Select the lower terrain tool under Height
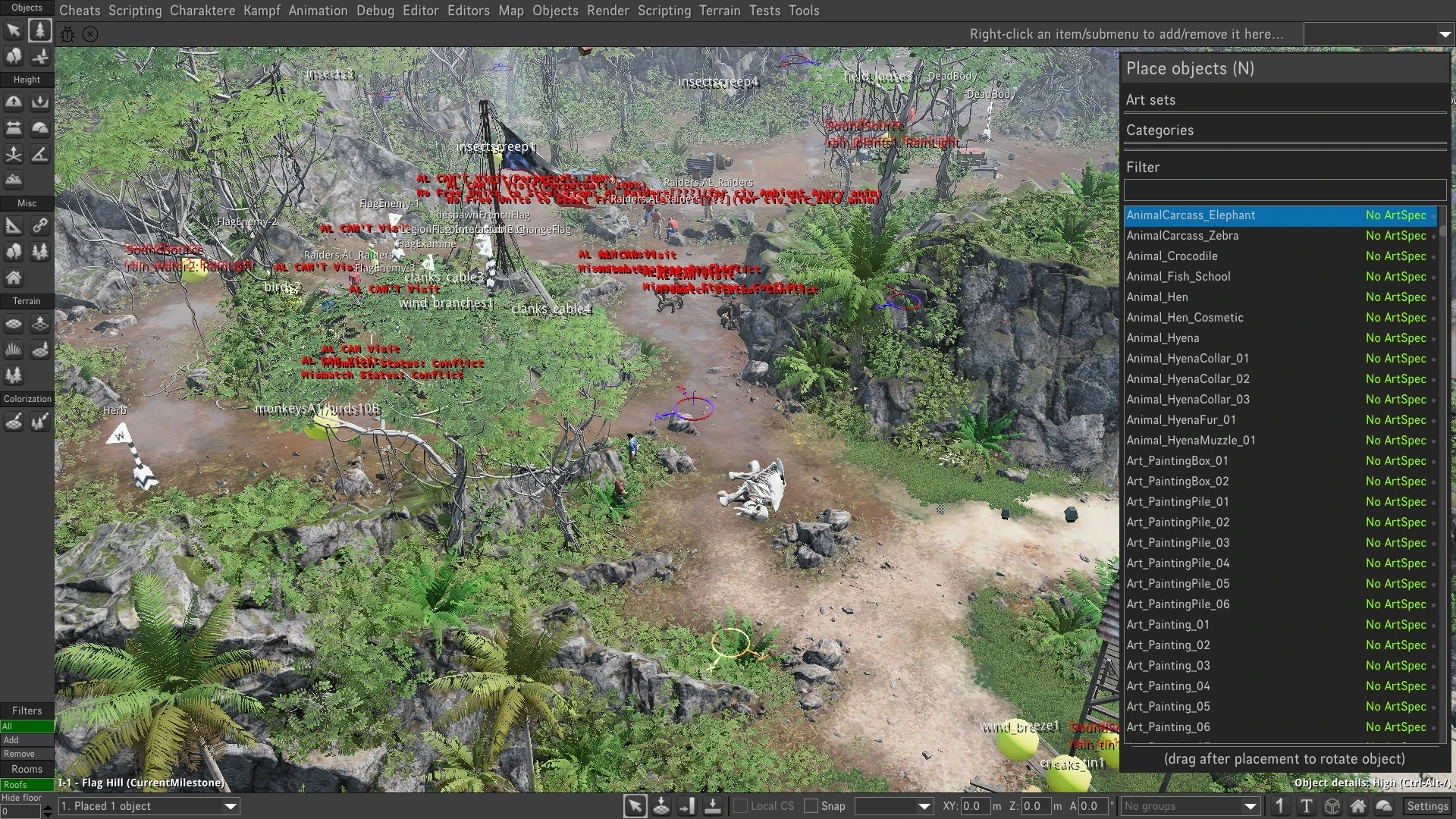Viewport: 1456px width, 819px height. (x=39, y=102)
